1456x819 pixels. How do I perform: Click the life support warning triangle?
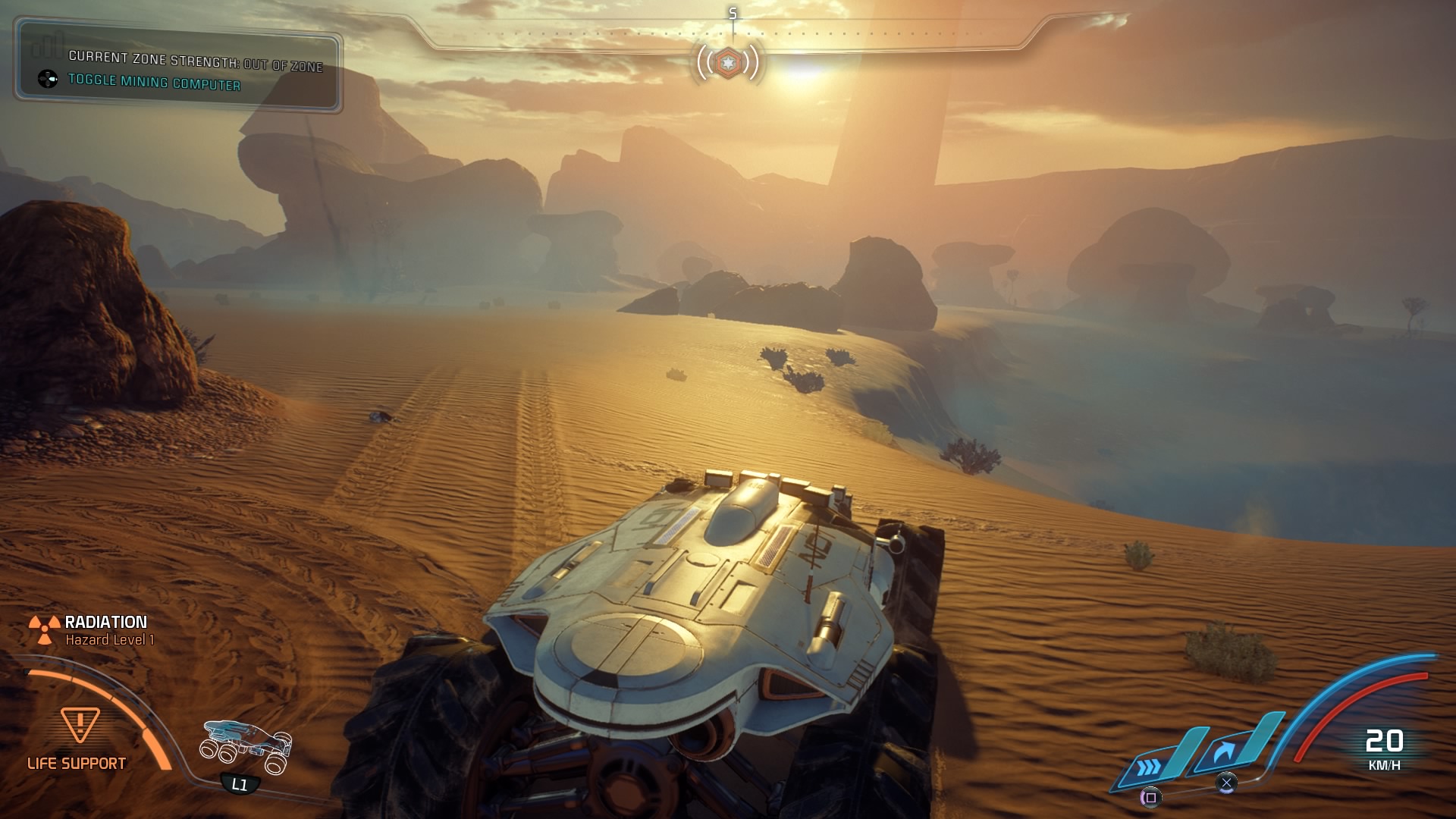pos(79,725)
